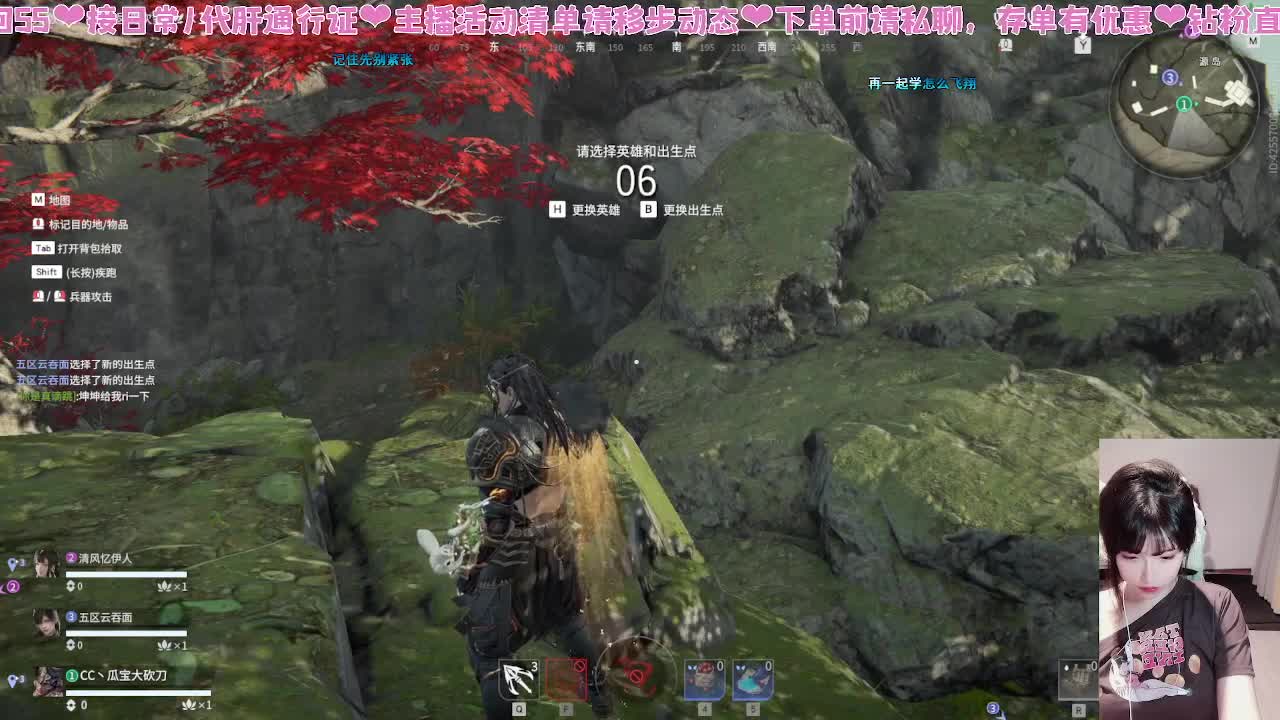Click the lotus revive icon for 清风忆伊人
Image resolution: width=1280 pixels, height=720 pixels.
point(164,587)
